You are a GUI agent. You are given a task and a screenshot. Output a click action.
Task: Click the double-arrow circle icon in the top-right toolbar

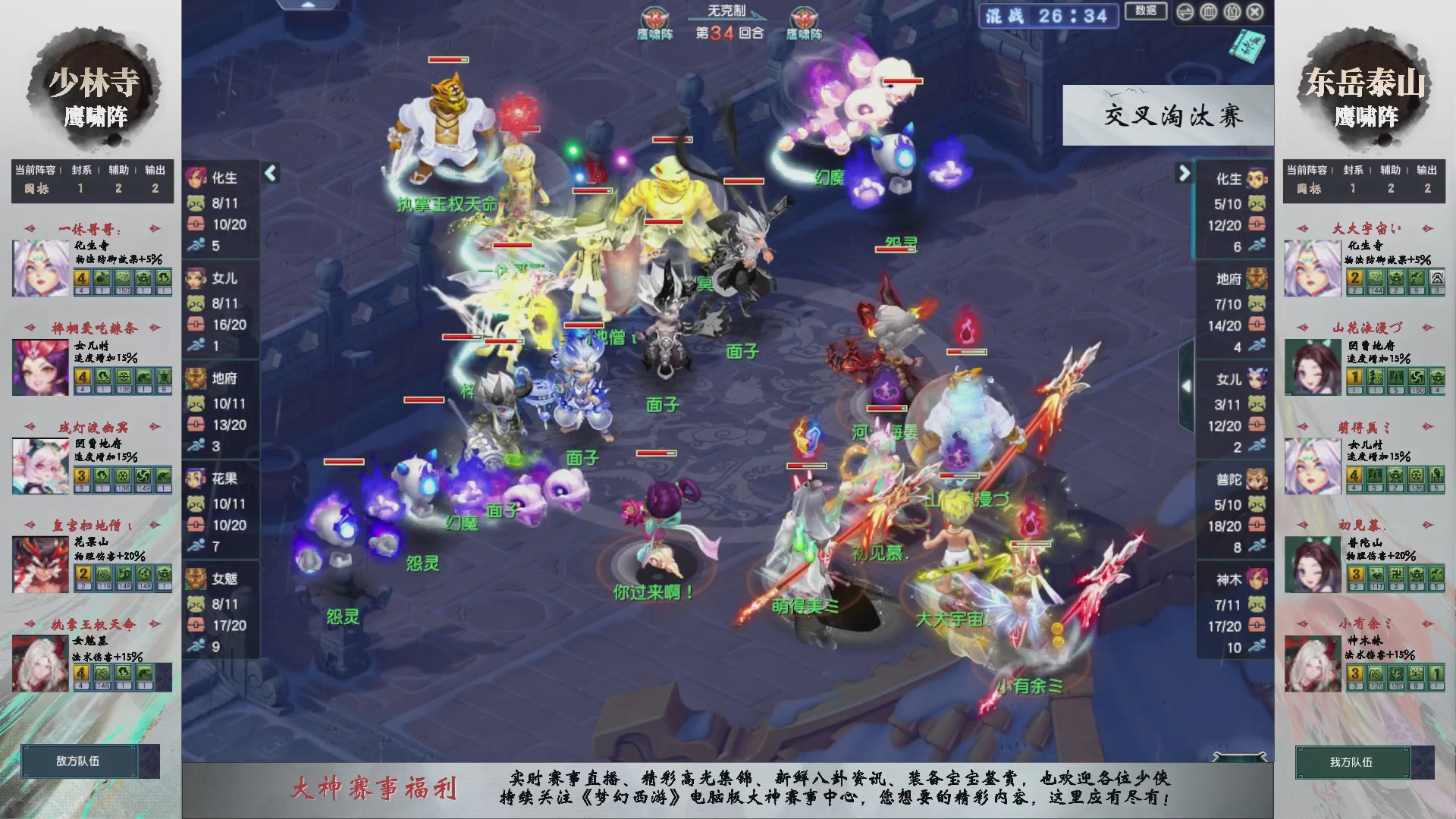tap(1185, 11)
